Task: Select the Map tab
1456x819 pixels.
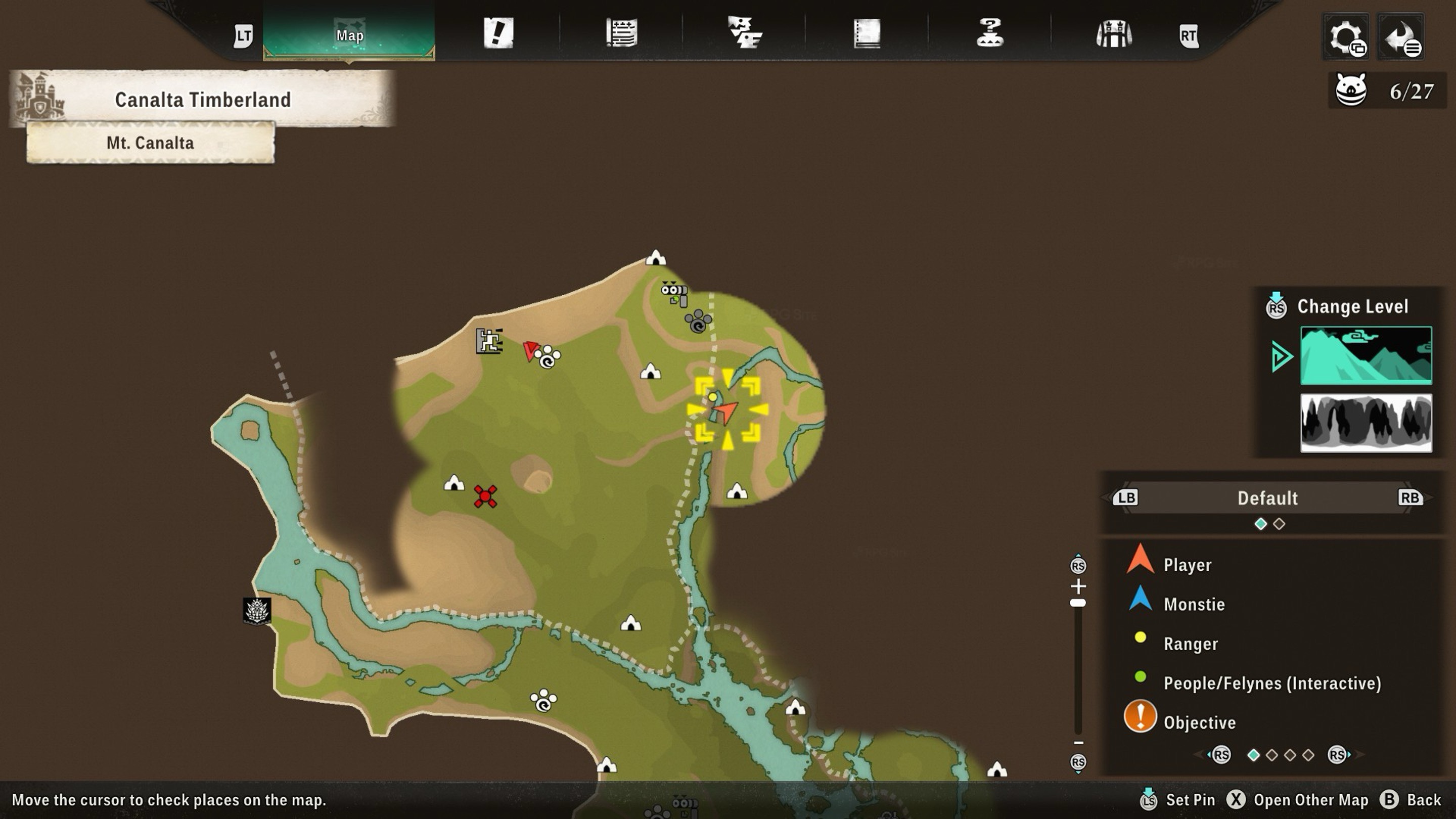Action: click(x=349, y=35)
